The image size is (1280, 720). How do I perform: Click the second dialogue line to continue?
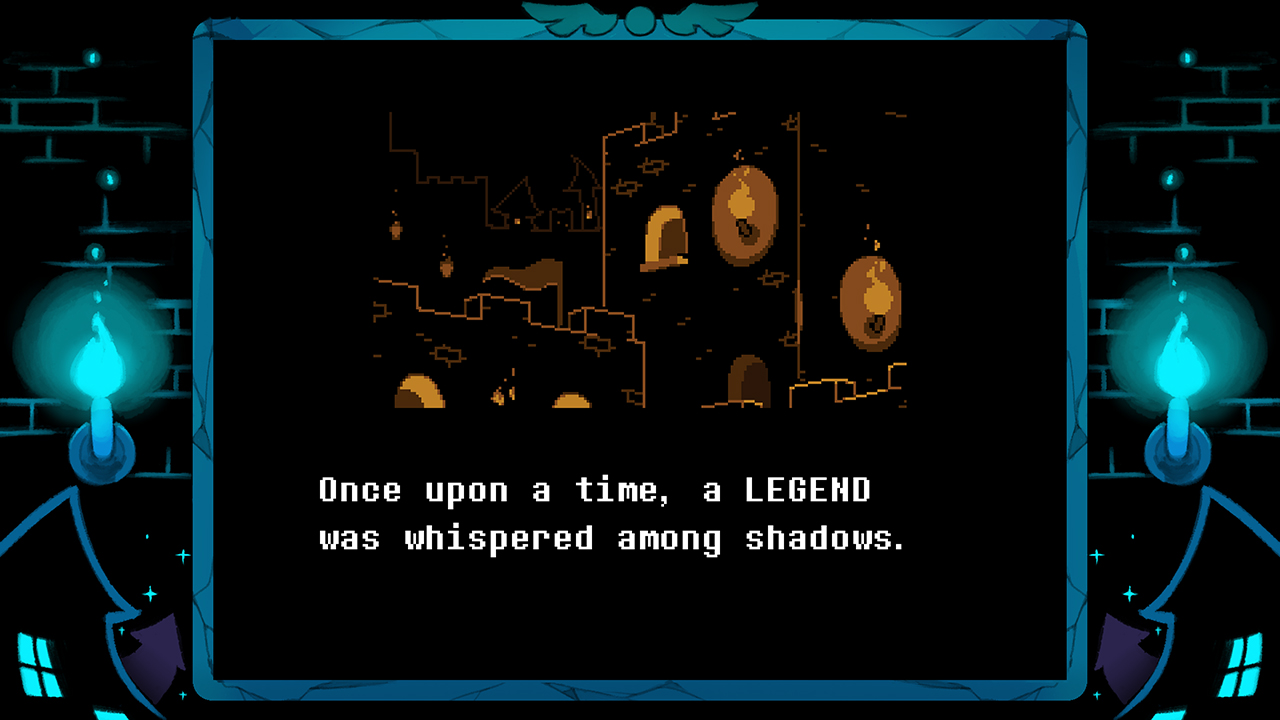pos(610,538)
